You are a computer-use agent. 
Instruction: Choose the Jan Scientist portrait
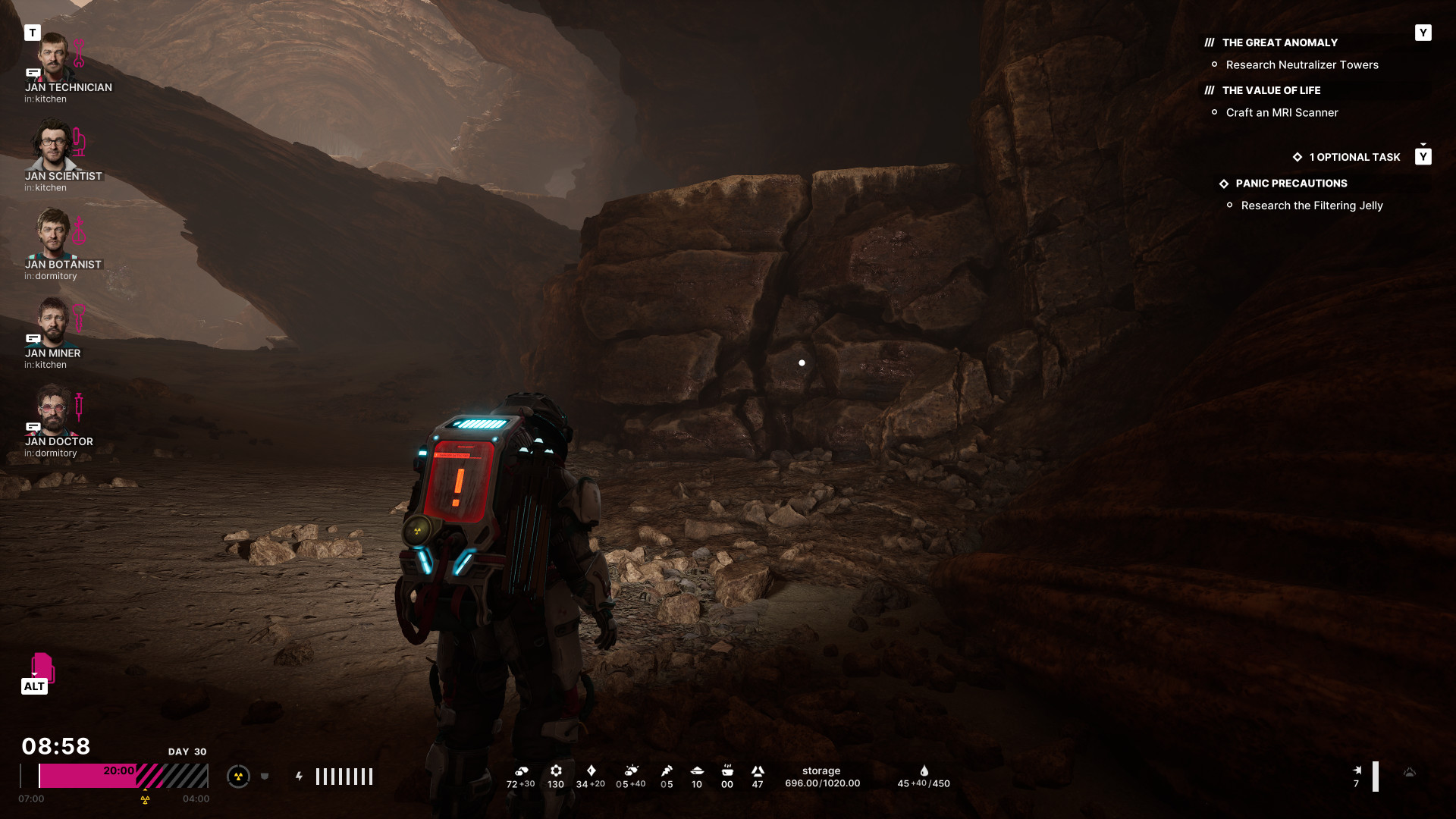[53, 146]
